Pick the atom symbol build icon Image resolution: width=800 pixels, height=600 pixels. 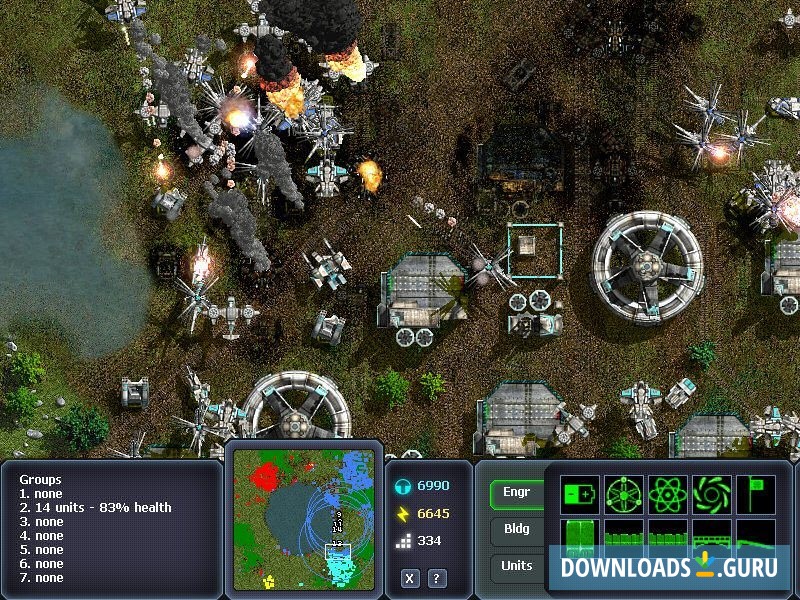point(667,494)
